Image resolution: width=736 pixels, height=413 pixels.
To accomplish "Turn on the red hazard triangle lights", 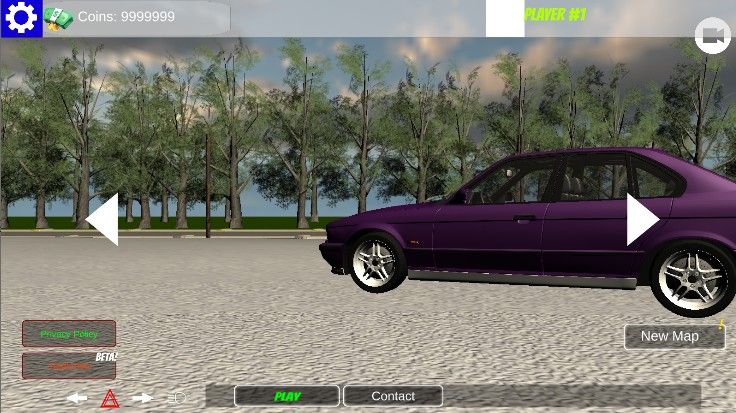I will (x=110, y=399).
